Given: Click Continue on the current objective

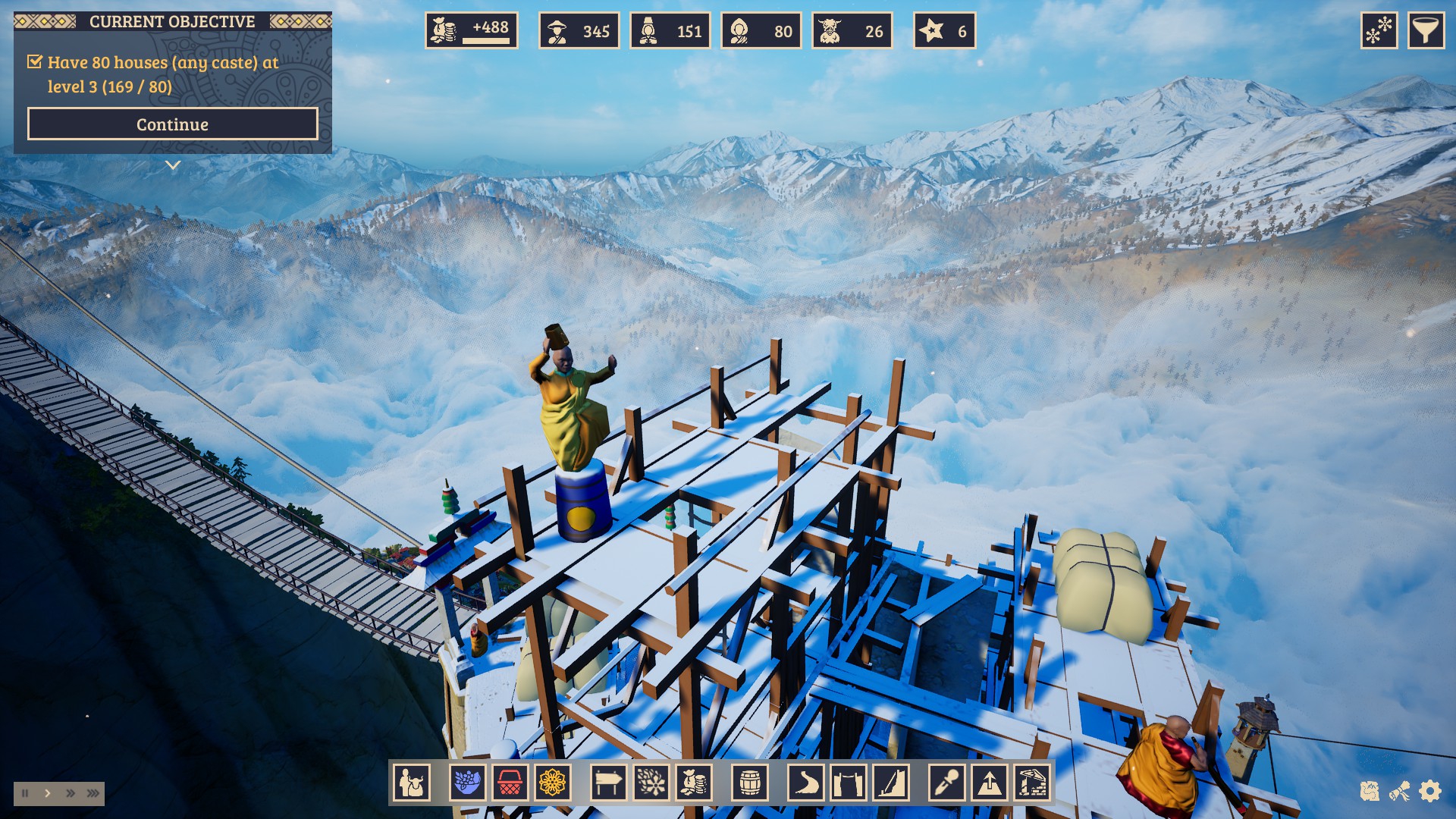Looking at the screenshot, I should point(172,124).
